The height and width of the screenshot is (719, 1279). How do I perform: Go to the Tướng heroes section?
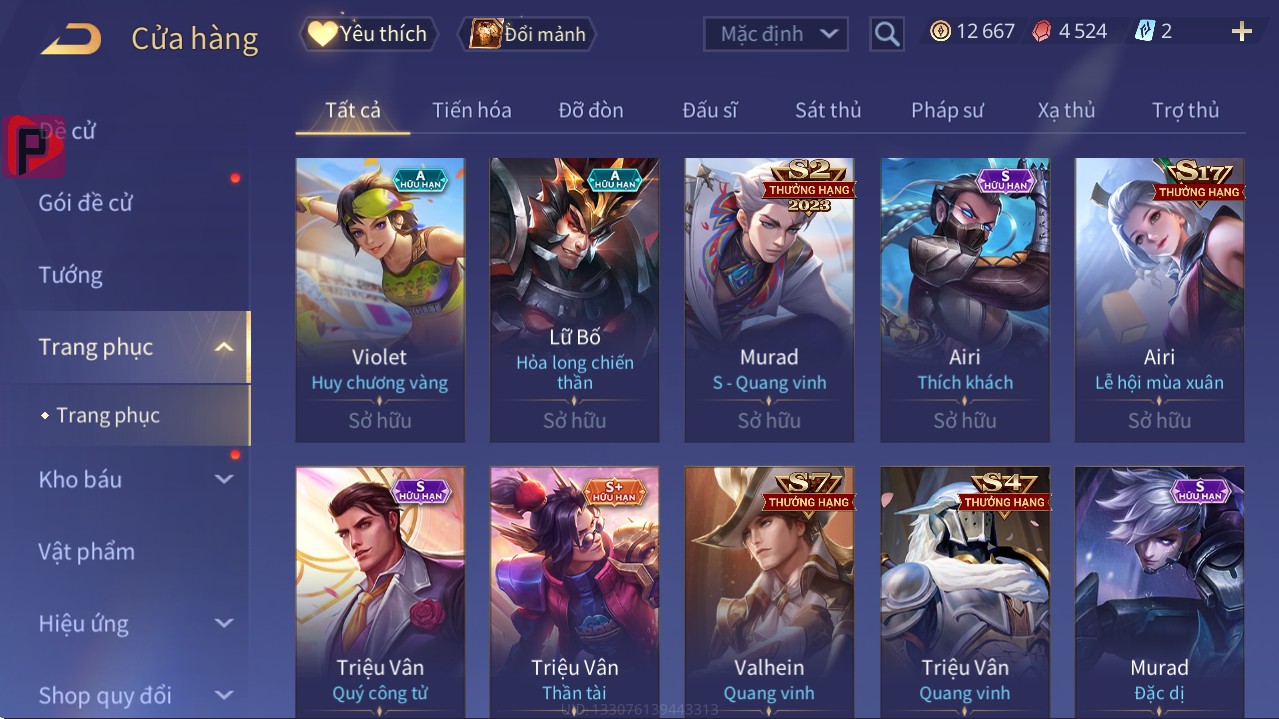[x=71, y=275]
